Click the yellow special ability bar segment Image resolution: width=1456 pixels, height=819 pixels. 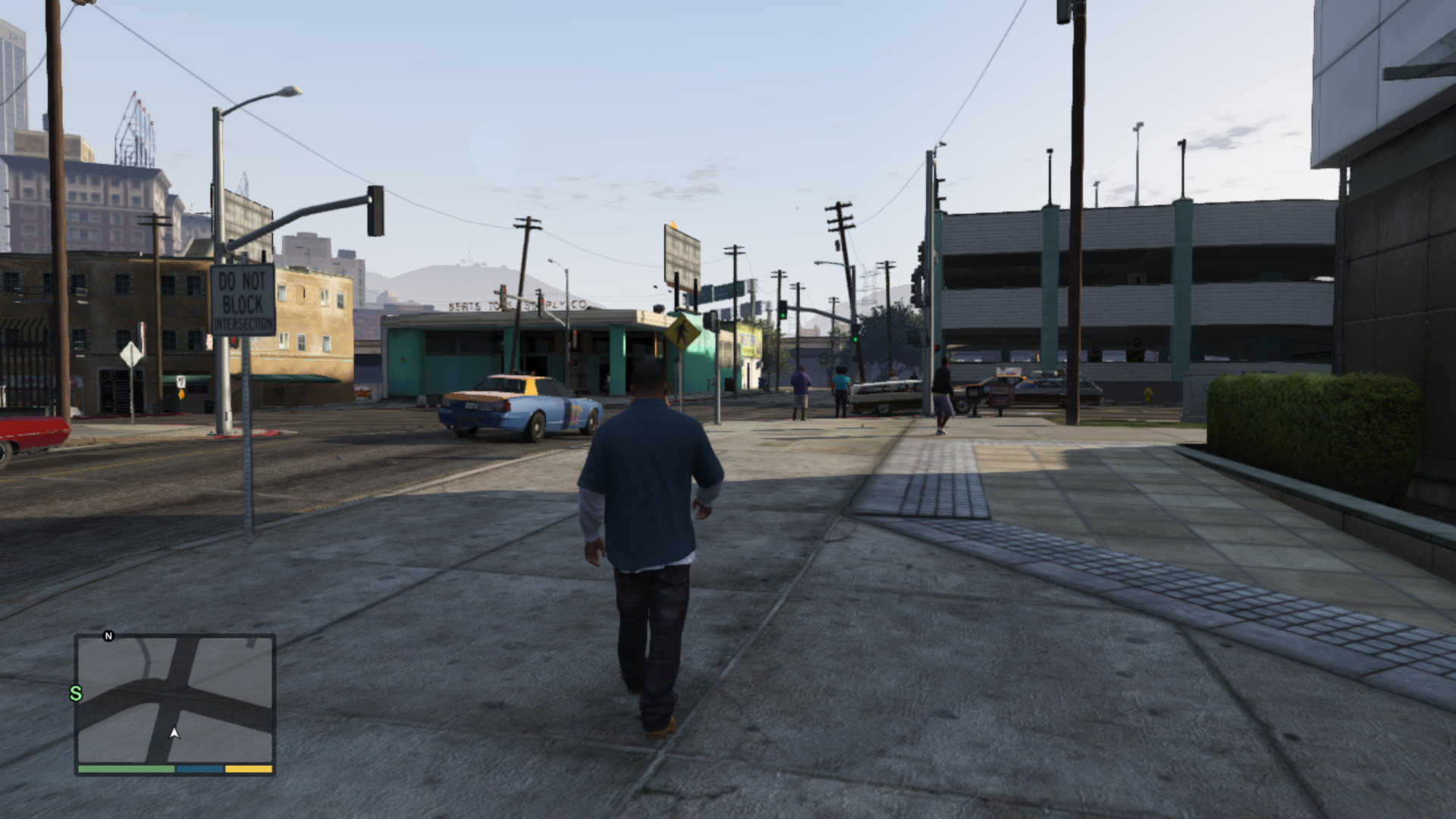(247, 770)
